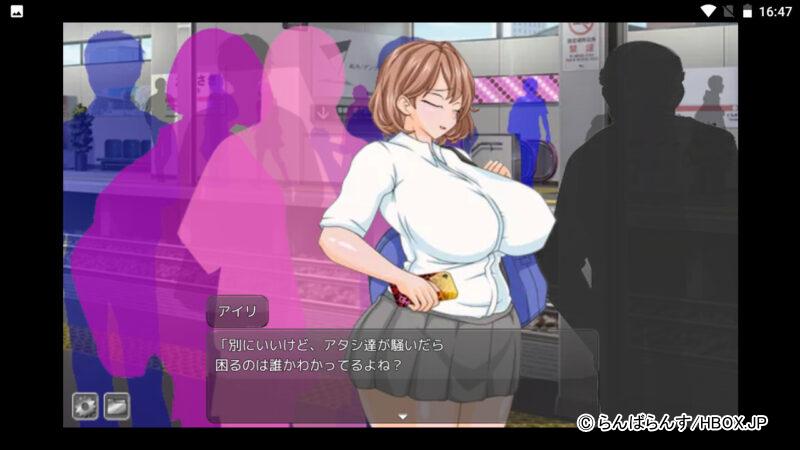Open the folder save/load icon
Image resolution: width=800 pixels, height=450 pixels.
(117, 405)
